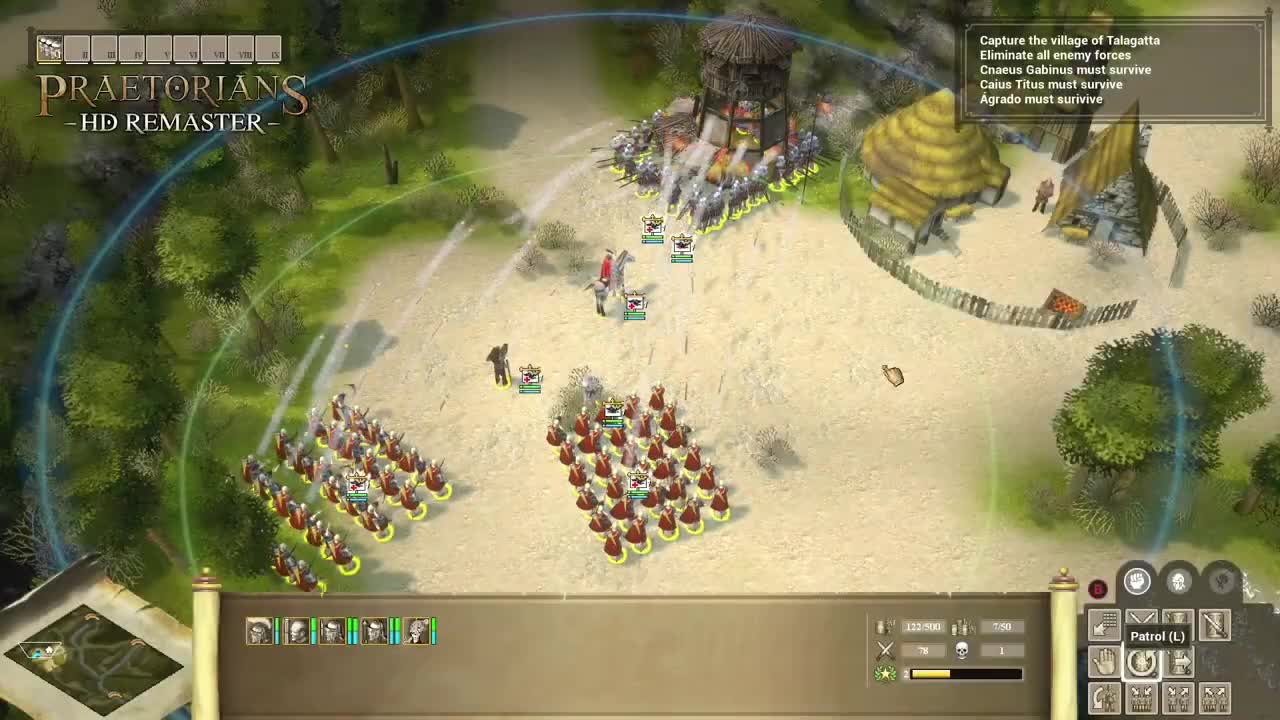1280x720 pixels.
Task: Click the shield with sword command
Action: click(1215, 625)
